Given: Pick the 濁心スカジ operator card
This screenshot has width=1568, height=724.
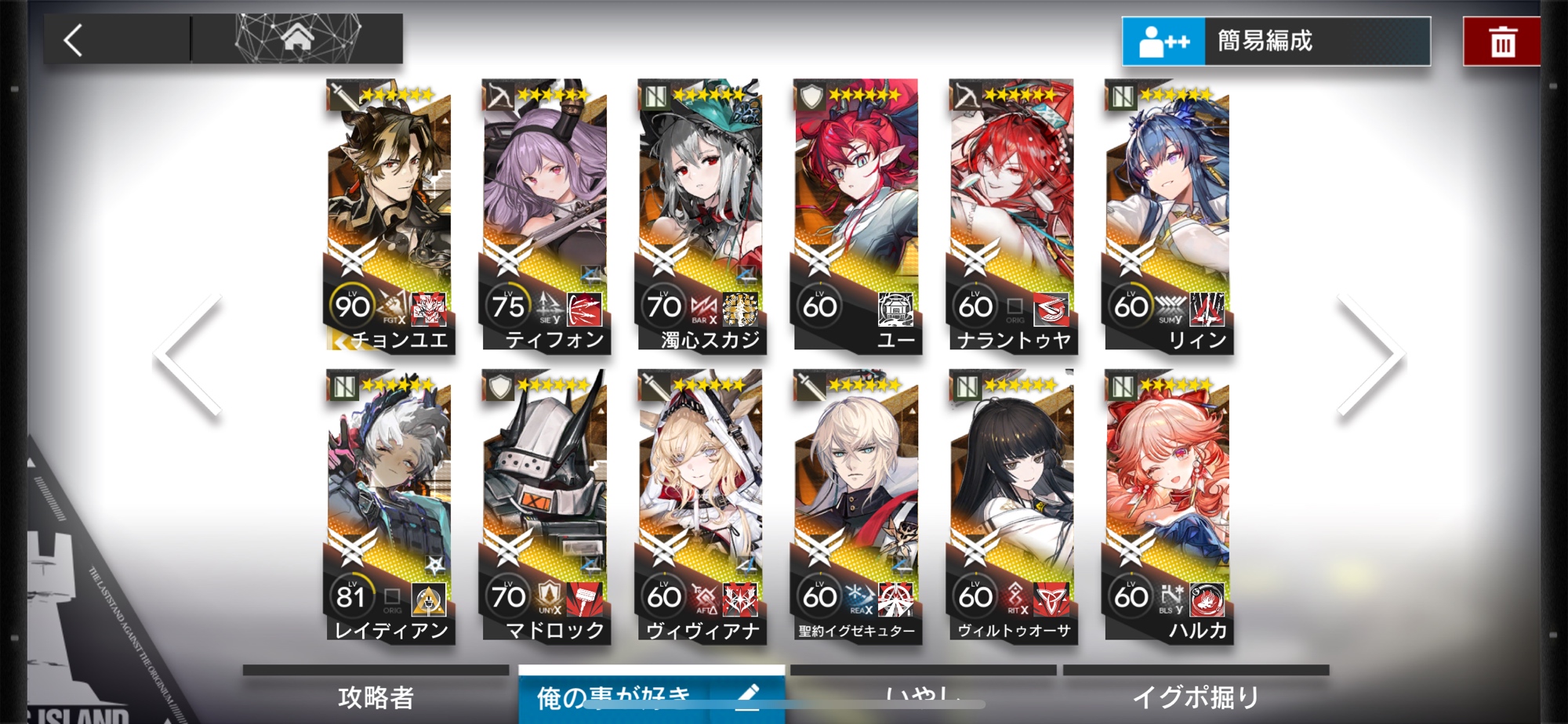Looking at the screenshot, I should 700,215.
